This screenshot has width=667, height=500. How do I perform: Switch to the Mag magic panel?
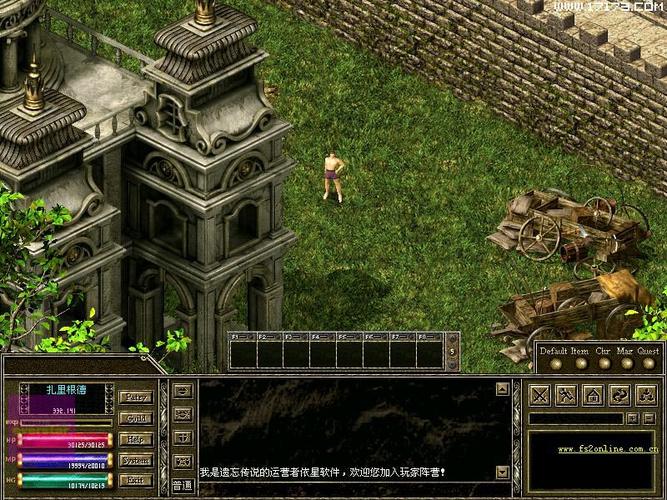point(626,363)
